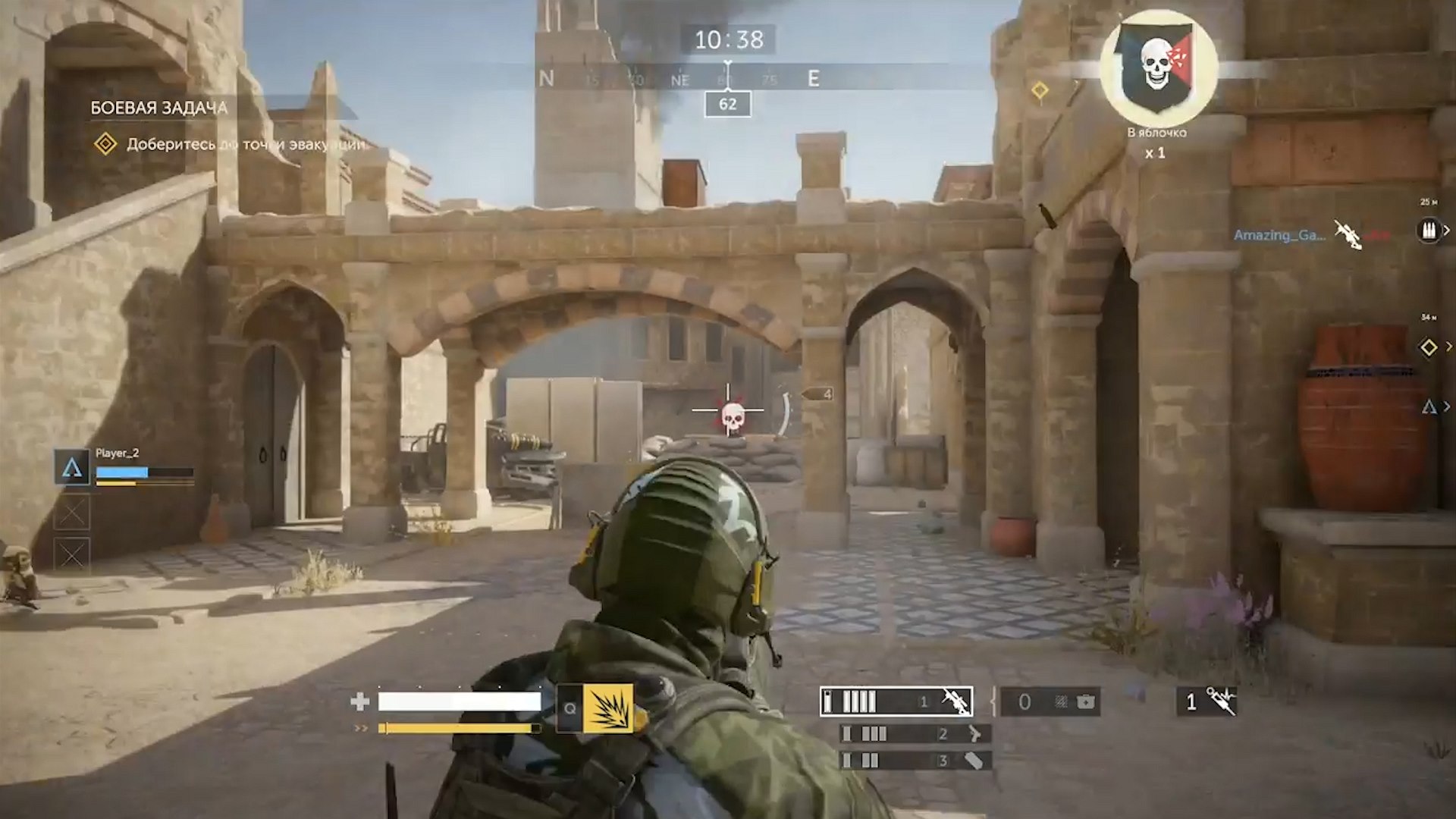
Task: Click the skull badge above В яблочко
Action: click(x=1157, y=68)
